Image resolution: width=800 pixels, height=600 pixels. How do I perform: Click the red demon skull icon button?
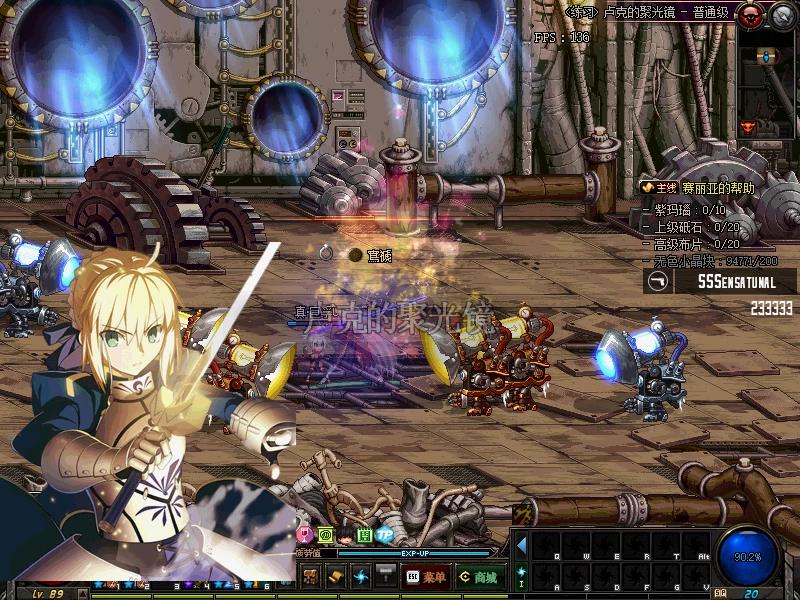[x=748, y=15]
